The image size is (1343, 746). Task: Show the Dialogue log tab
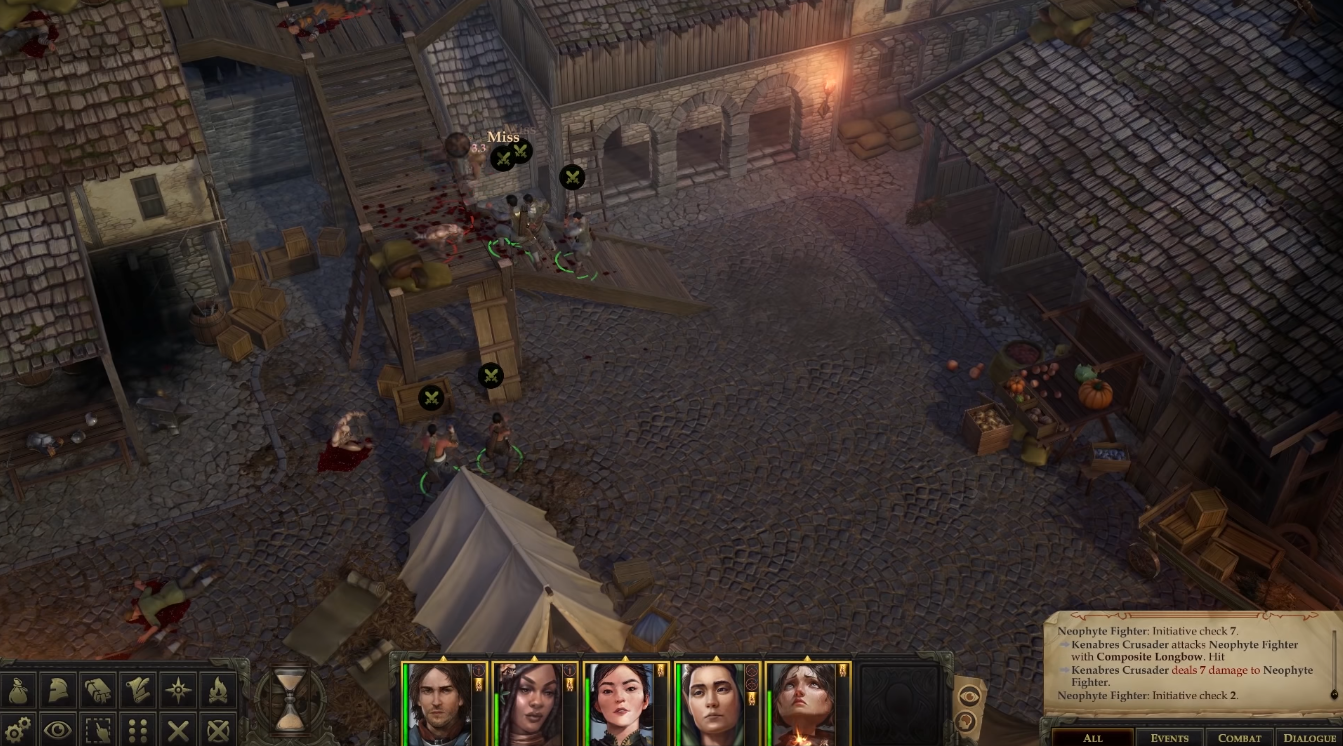point(1308,738)
